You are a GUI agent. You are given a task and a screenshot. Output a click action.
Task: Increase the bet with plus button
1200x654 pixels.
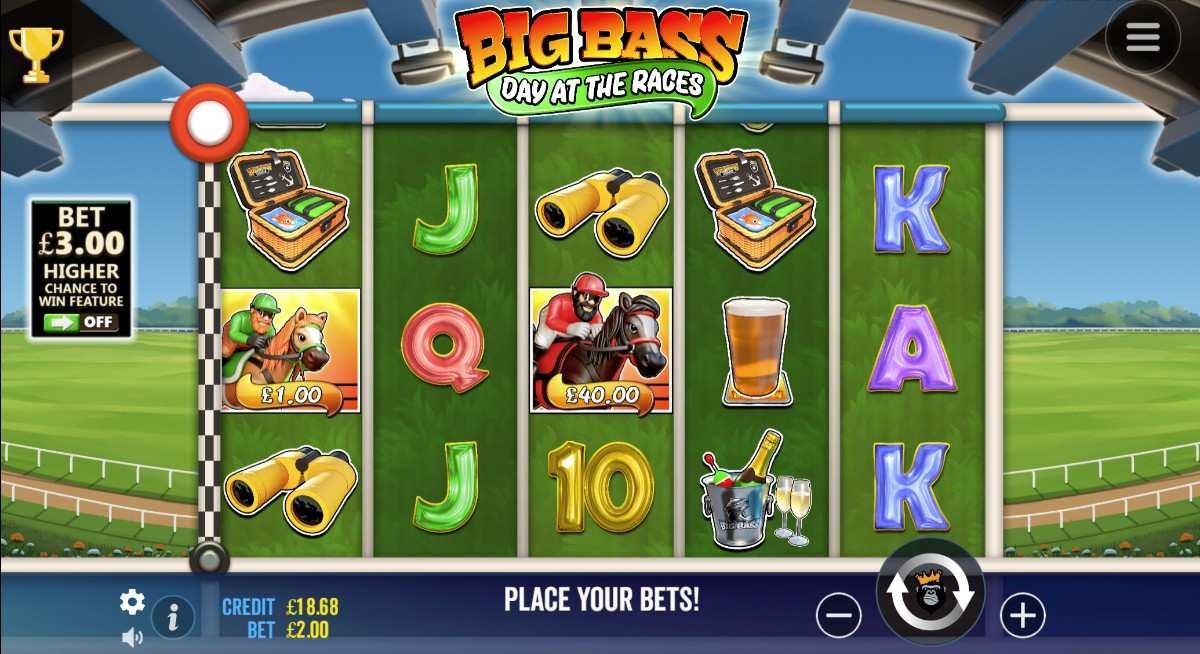pyautogui.click(x=1022, y=615)
